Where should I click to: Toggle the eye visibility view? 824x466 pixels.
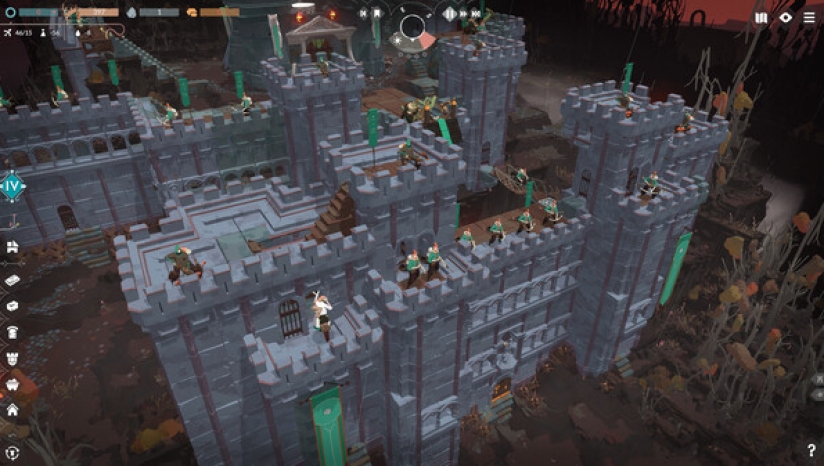click(786, 17)
